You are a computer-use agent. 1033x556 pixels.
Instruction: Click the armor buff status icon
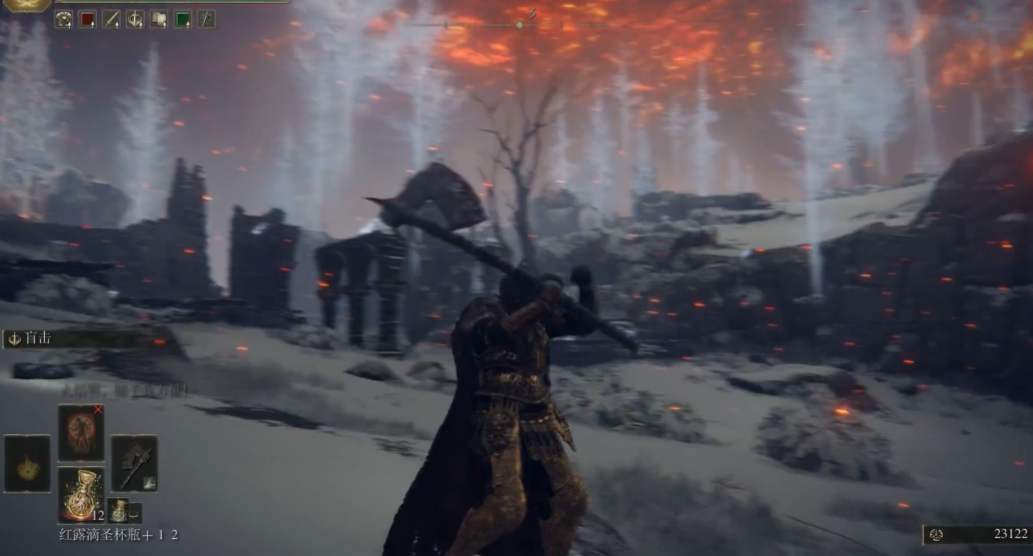[x=63, y=19]
